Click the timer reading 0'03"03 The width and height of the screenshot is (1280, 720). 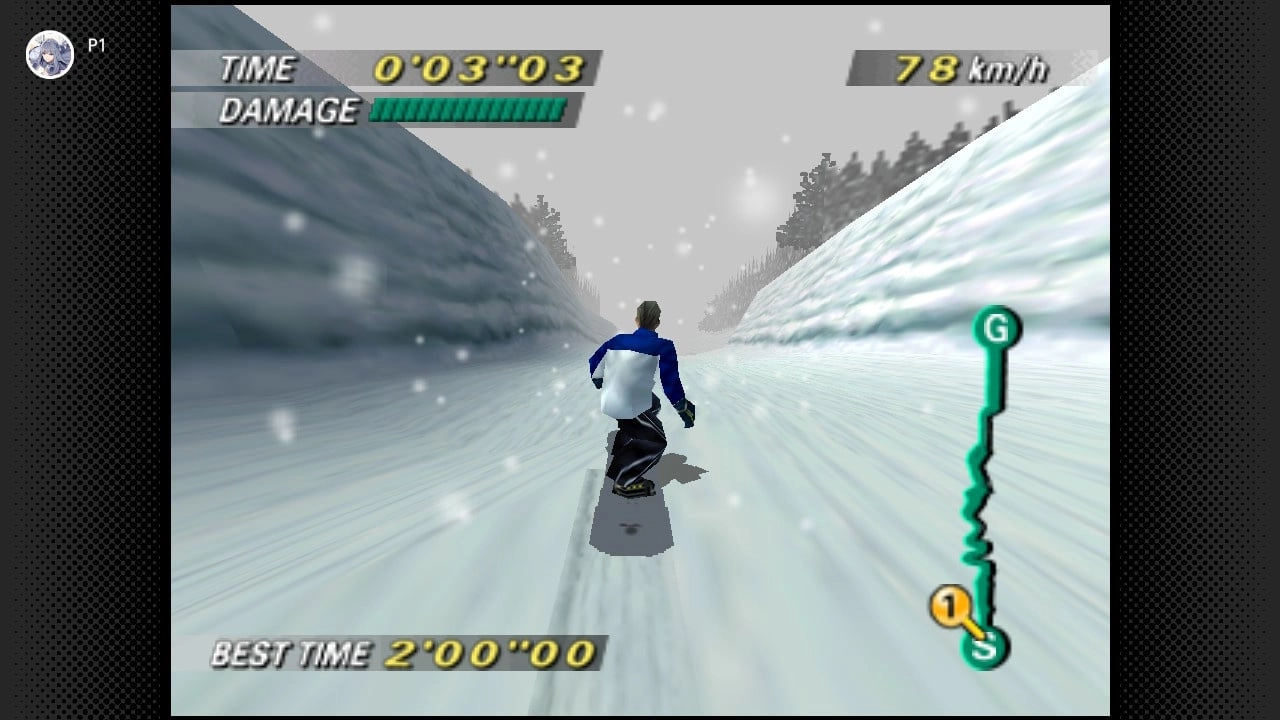coord(480,66)
